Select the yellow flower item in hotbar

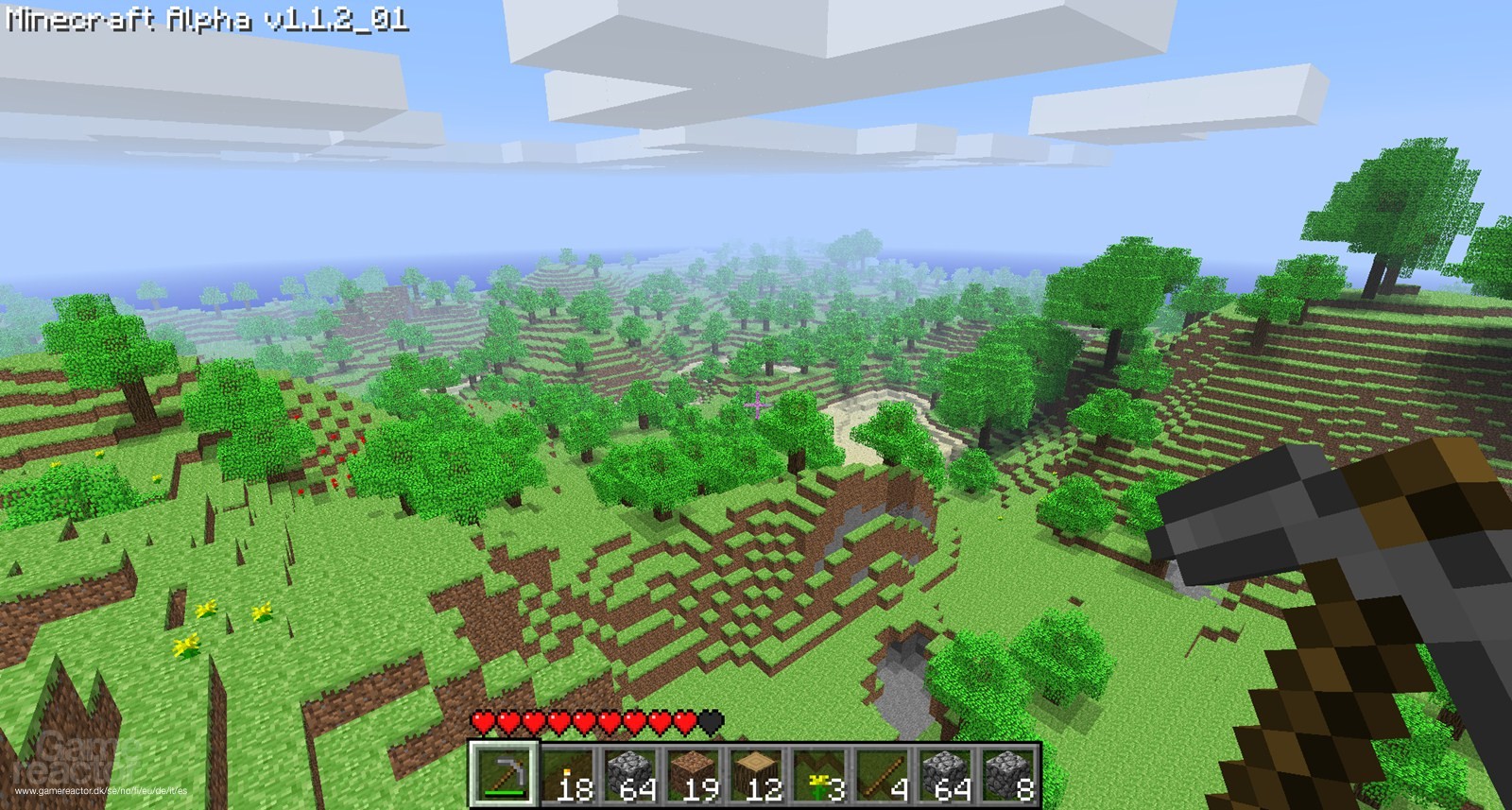(820, 773)
